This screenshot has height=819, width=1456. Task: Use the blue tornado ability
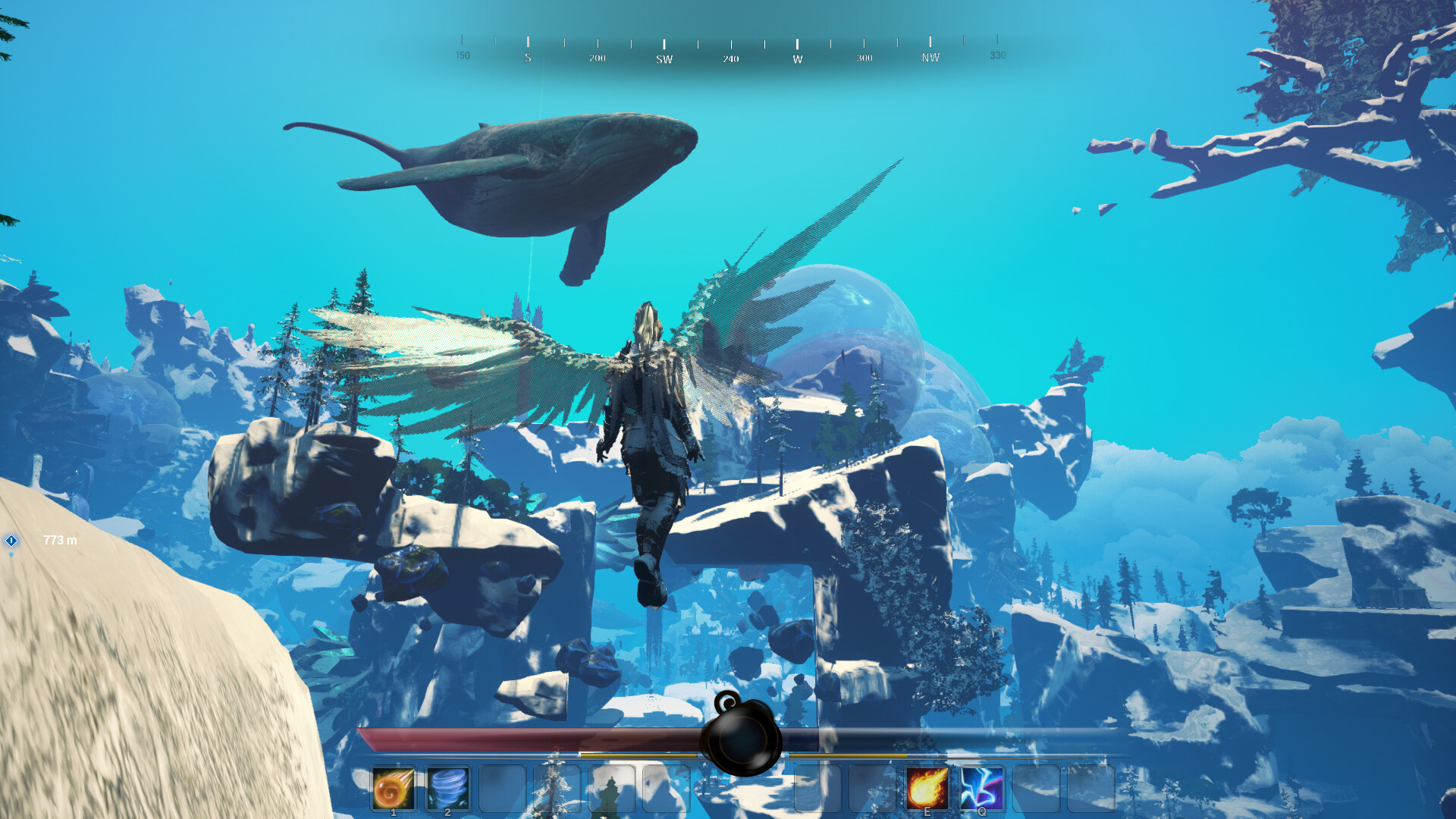[447, 788]
